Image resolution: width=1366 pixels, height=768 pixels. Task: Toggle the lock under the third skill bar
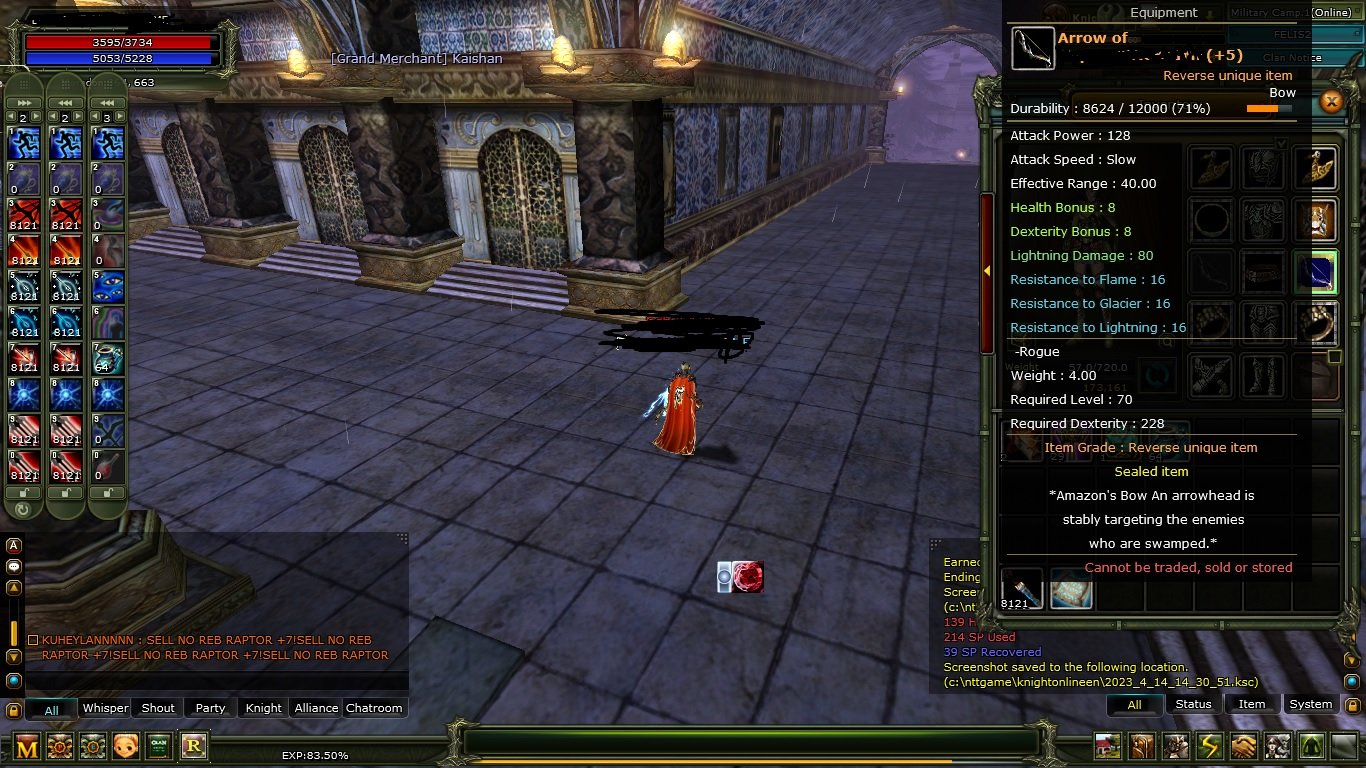107,492
